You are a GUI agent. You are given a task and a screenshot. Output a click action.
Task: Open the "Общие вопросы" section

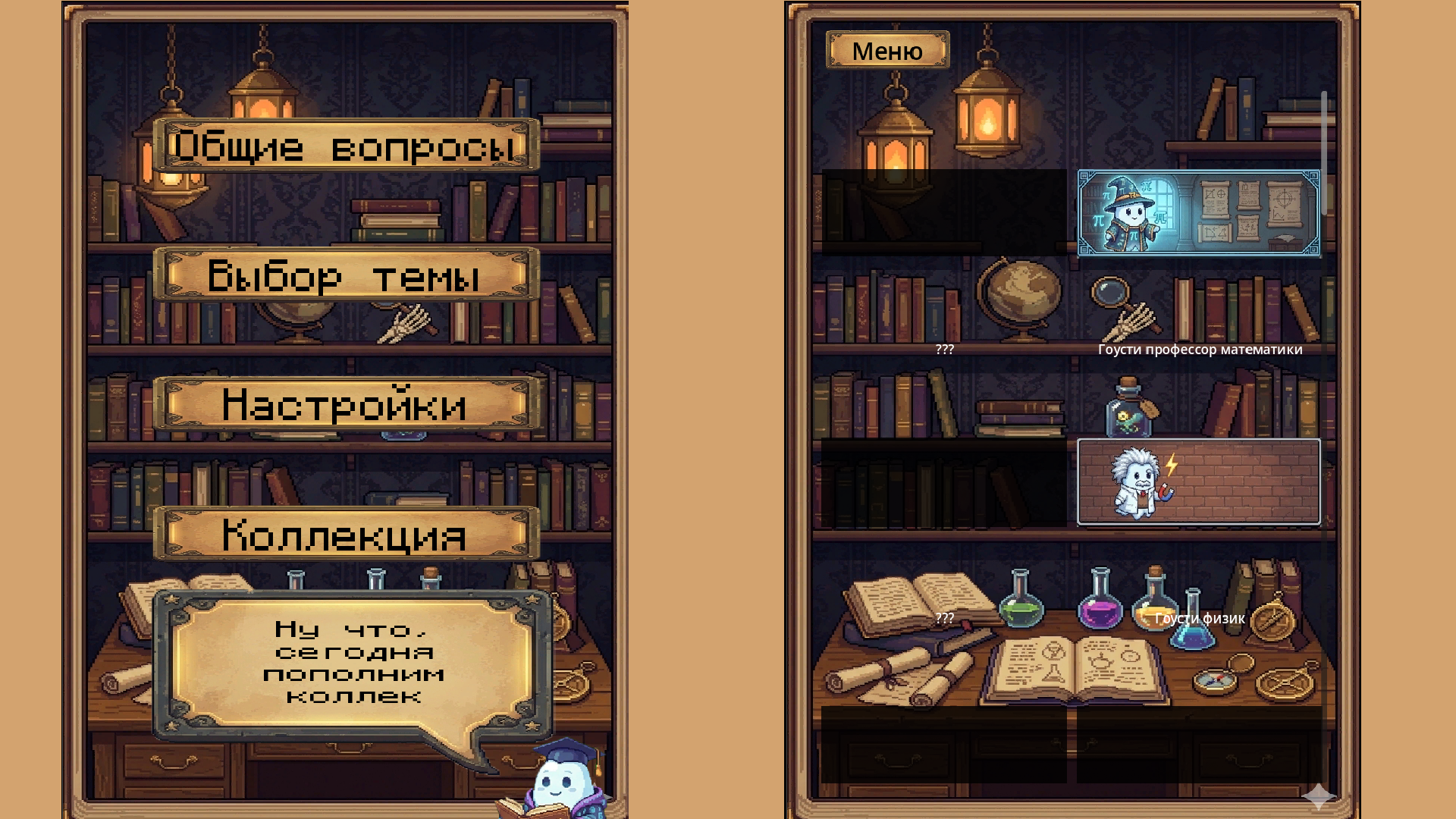click(x=345, y=147)
